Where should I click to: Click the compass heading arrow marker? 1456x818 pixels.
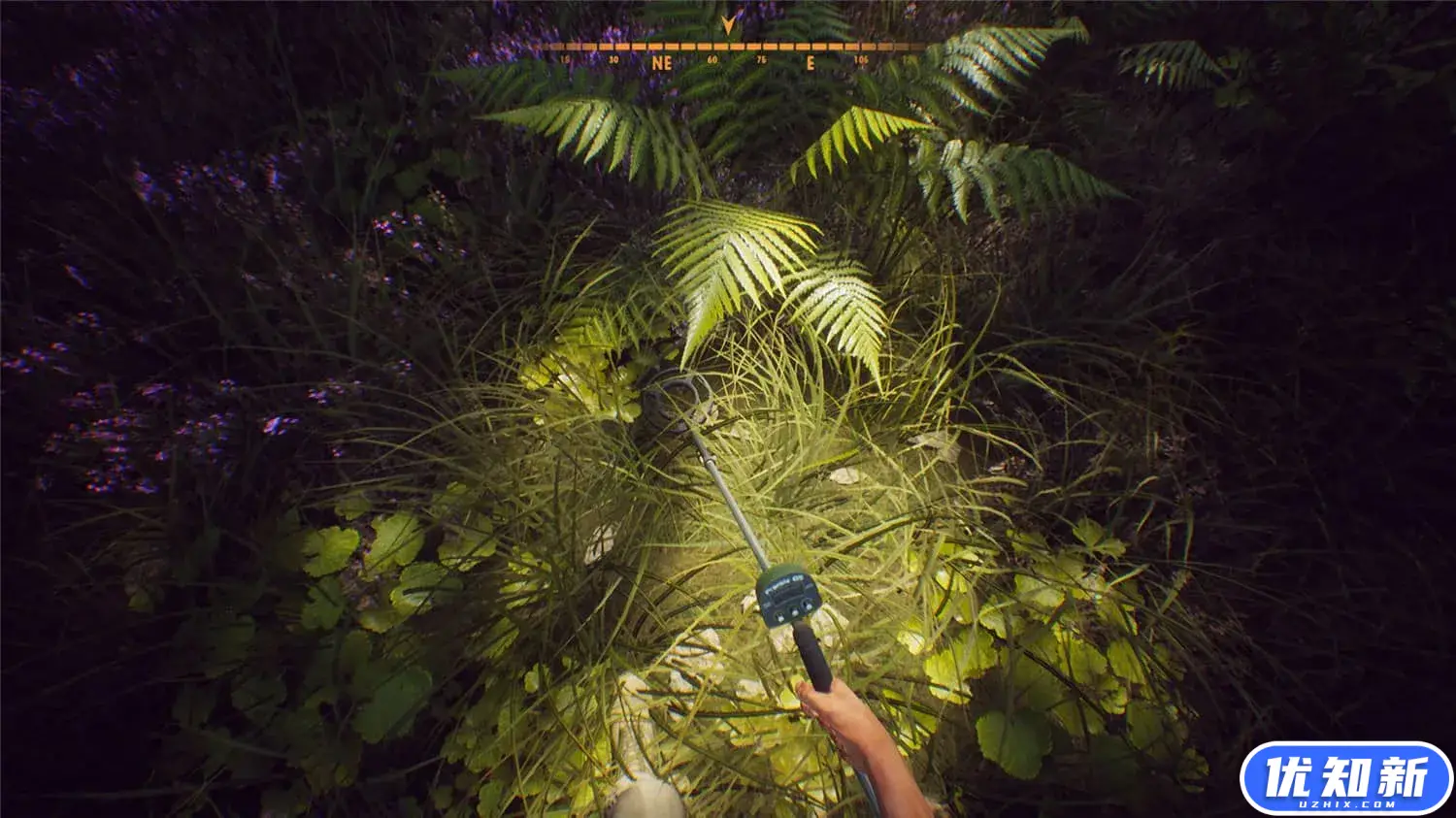[x=726, y=24]
